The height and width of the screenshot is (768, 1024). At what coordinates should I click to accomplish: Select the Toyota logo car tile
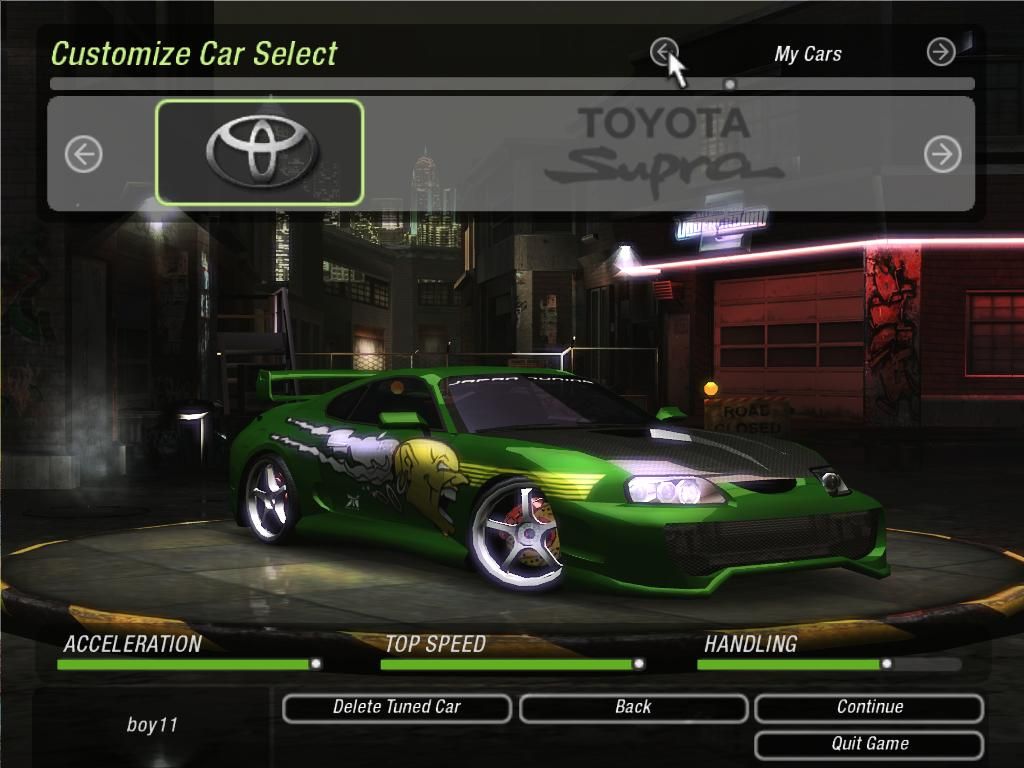260,152
